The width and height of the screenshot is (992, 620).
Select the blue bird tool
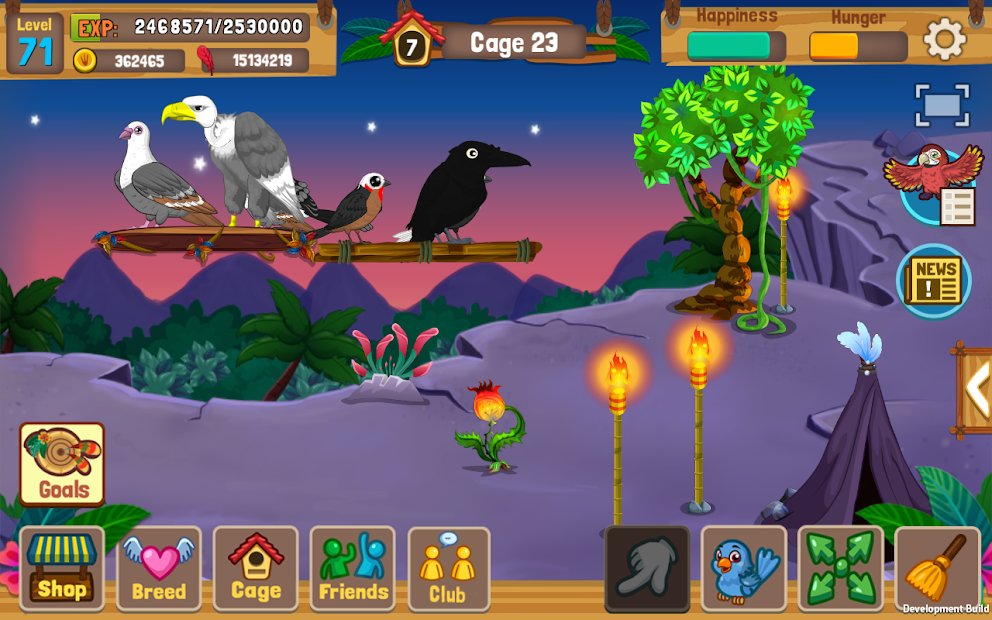point(743,569)
